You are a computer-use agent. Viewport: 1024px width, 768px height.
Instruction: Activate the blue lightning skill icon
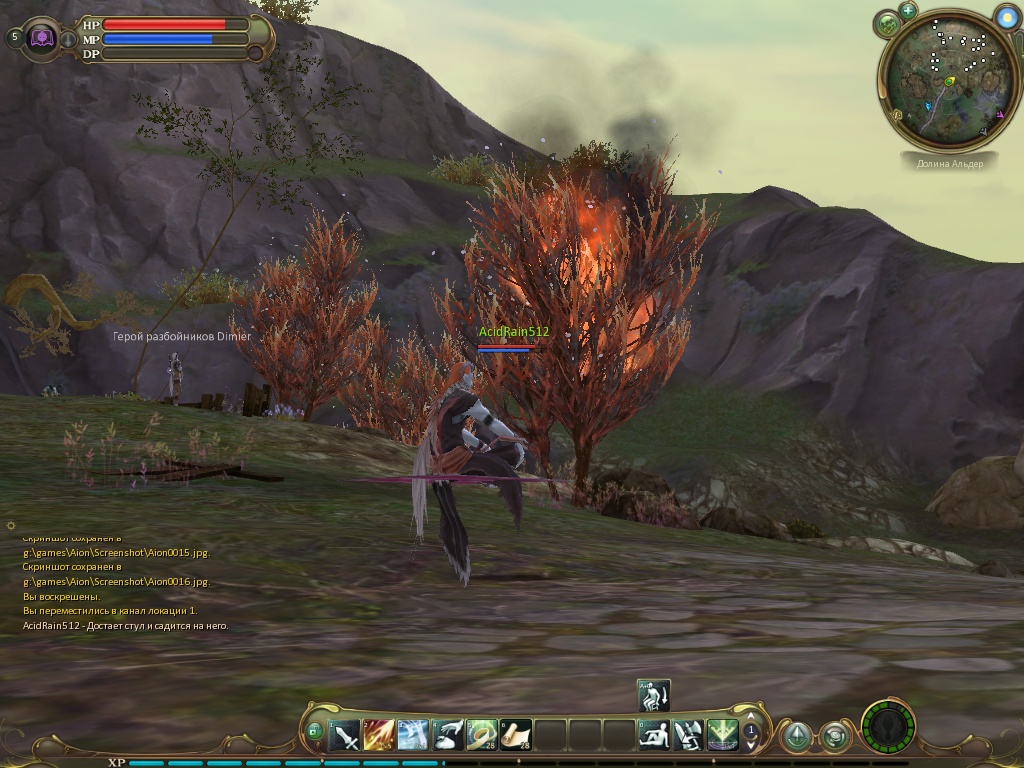point(413,736)
